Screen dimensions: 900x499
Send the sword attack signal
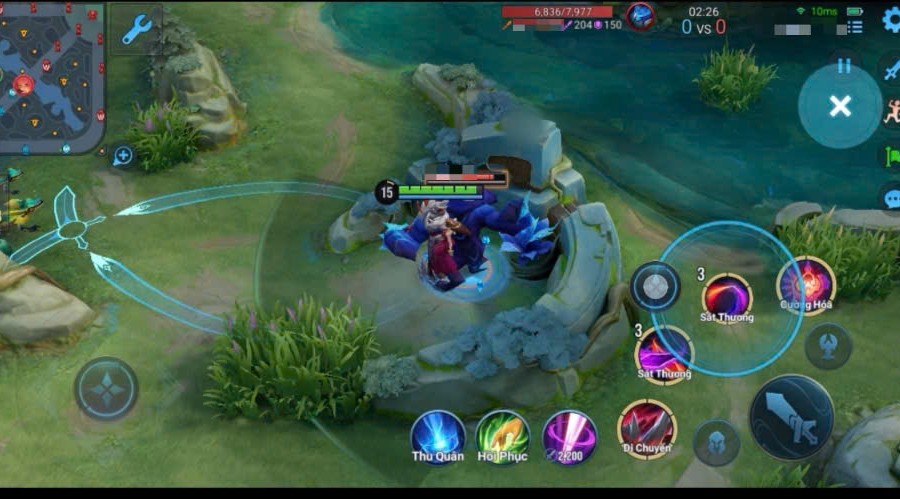pos(890,68)
